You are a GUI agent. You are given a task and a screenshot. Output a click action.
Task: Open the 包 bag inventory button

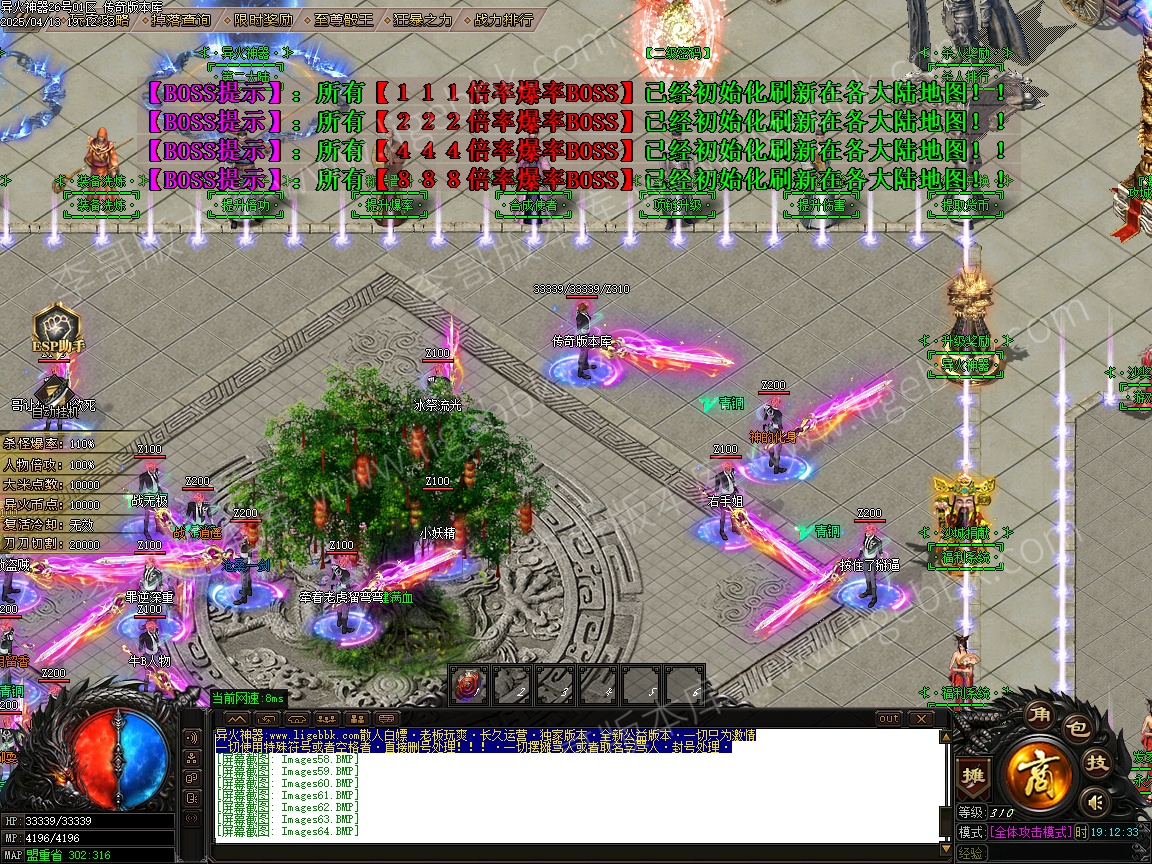[x=1076, y=730]
